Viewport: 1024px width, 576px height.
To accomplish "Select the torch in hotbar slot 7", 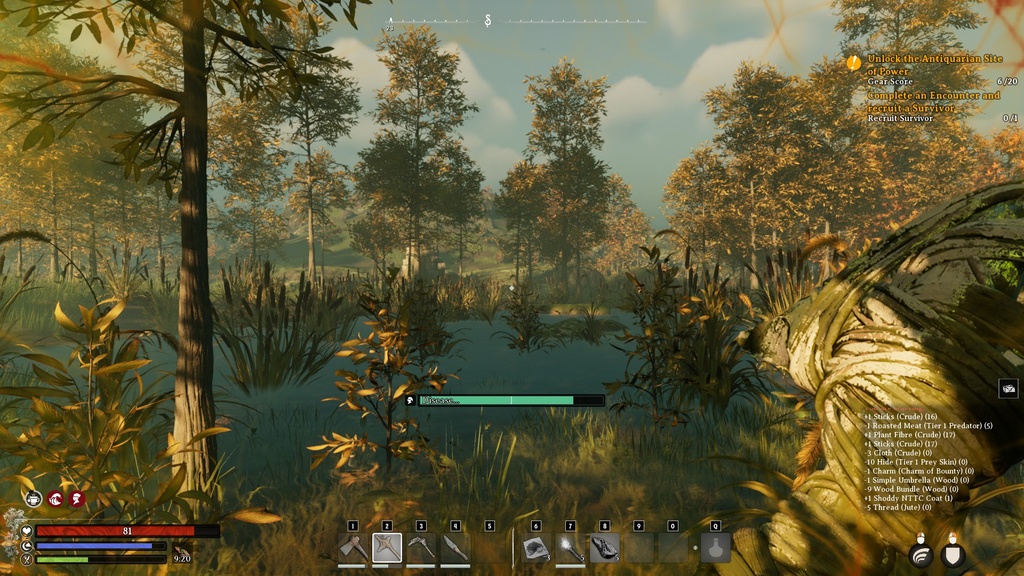I will [x=570, y=548].
